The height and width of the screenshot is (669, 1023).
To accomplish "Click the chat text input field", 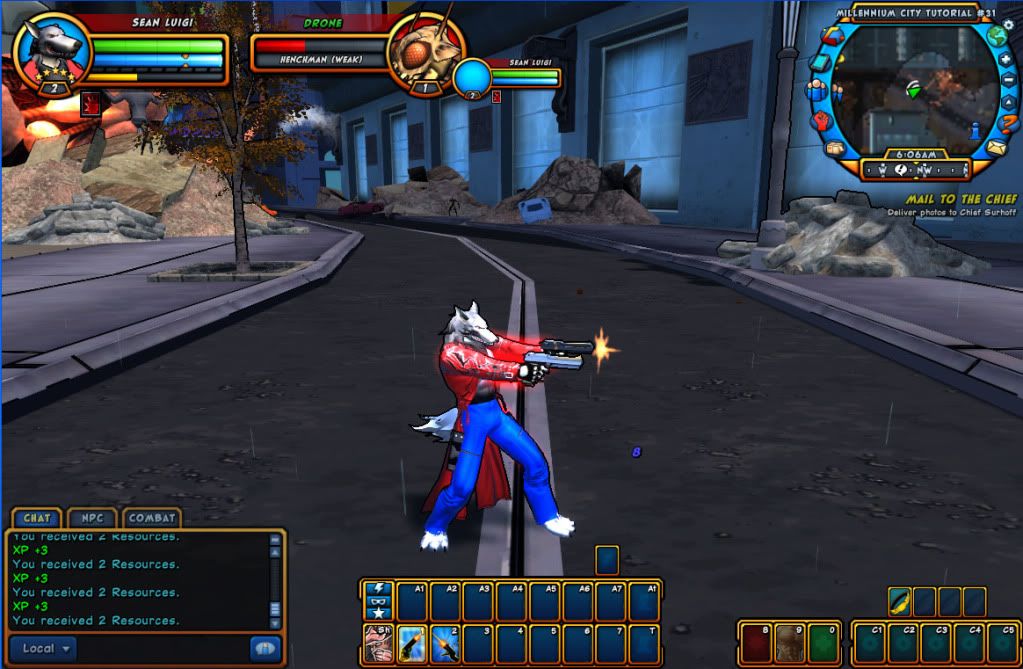I will [x=160, y=648].
